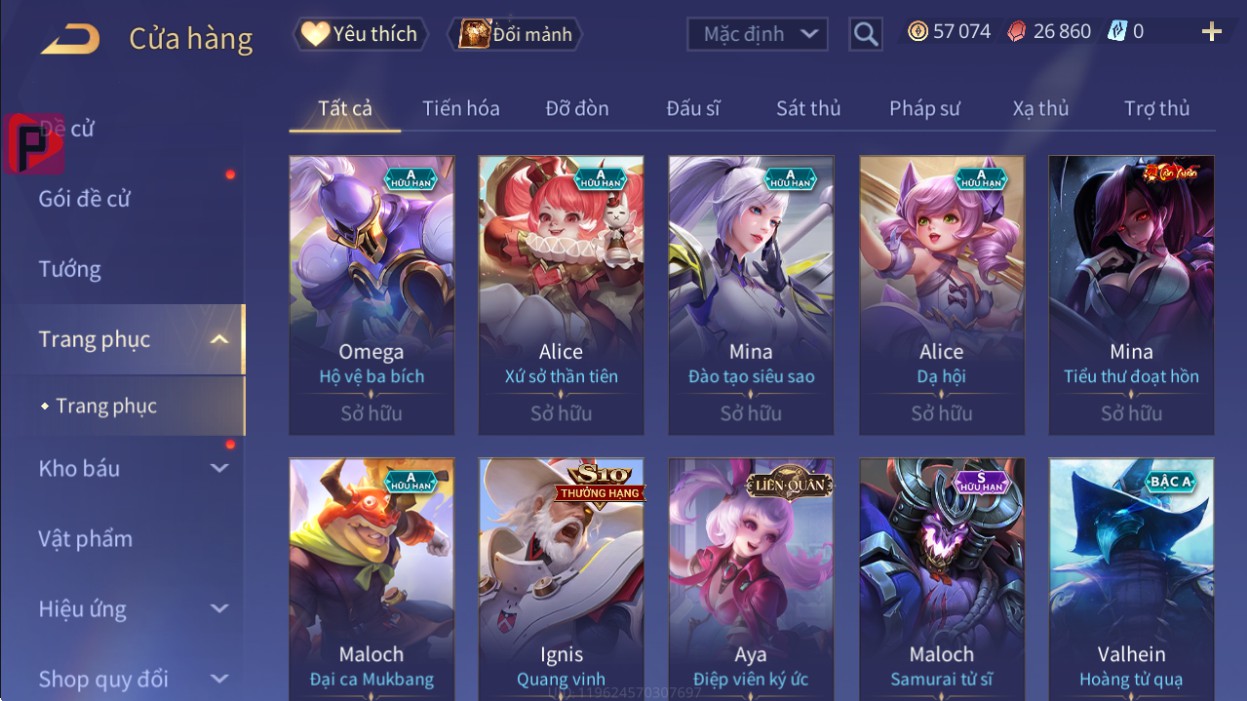The image size is (1247, 701).
Task: Pick Maloch Samurai tử sĩ skin card
Action: [941, 580]
